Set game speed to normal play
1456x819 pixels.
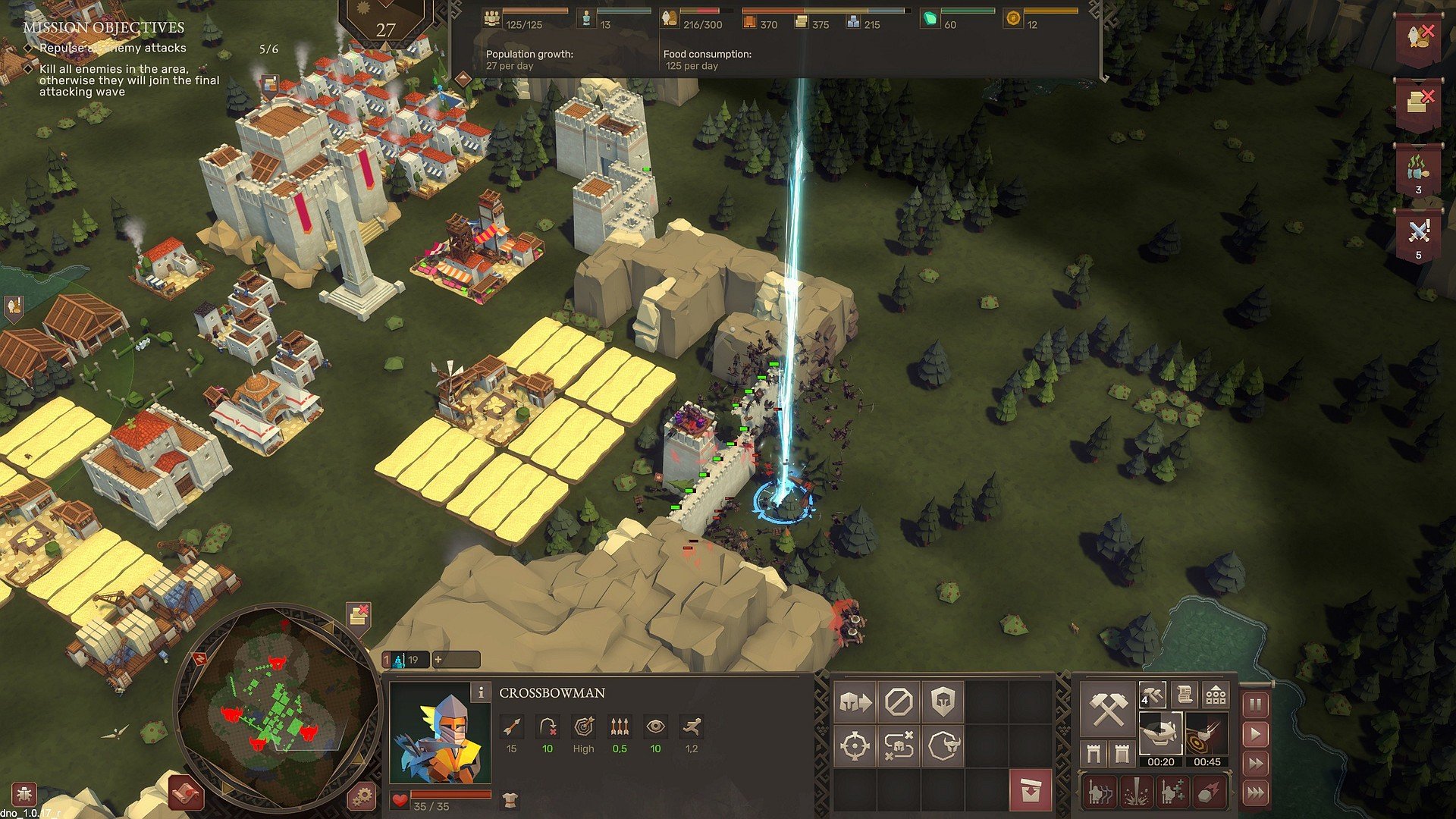pos(1255,734)
